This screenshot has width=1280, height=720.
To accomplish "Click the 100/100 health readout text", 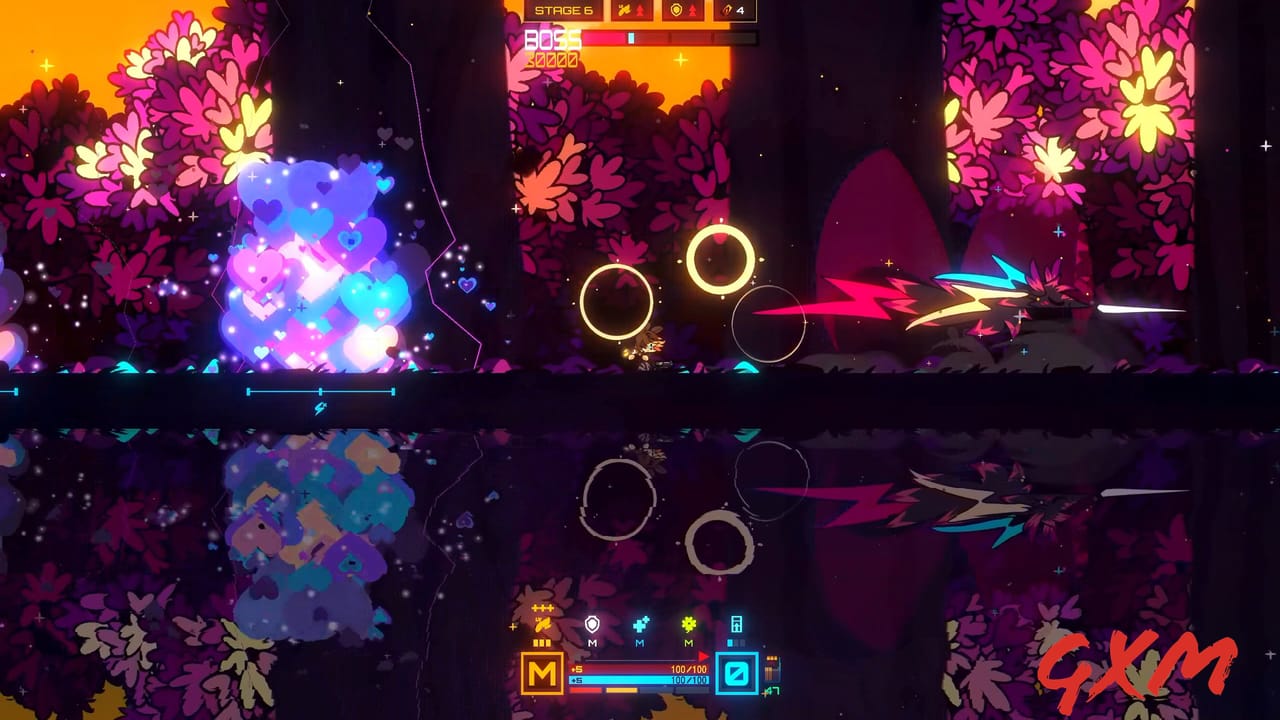I will click(x=689, y=669).
